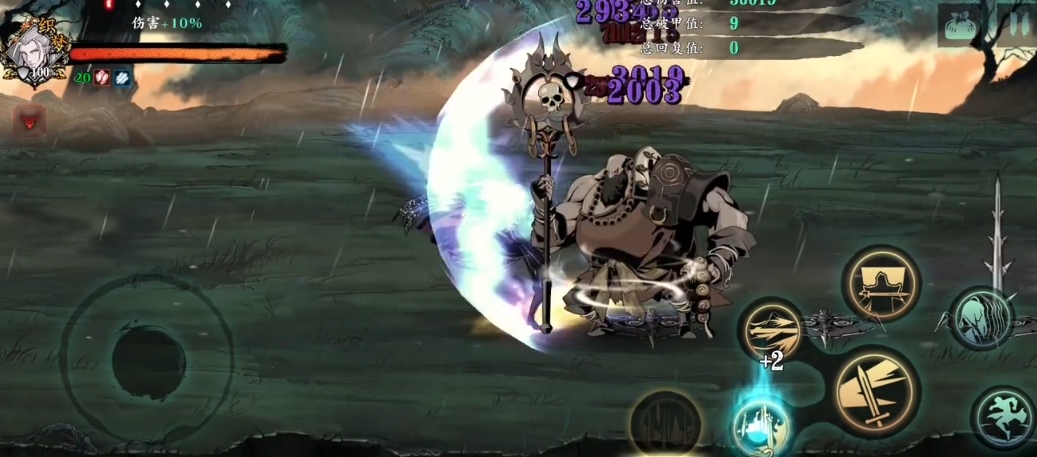Screen dimensions: 1037x457
Task: Trigger the glowing blue flame skill
Action: (761, 424)
